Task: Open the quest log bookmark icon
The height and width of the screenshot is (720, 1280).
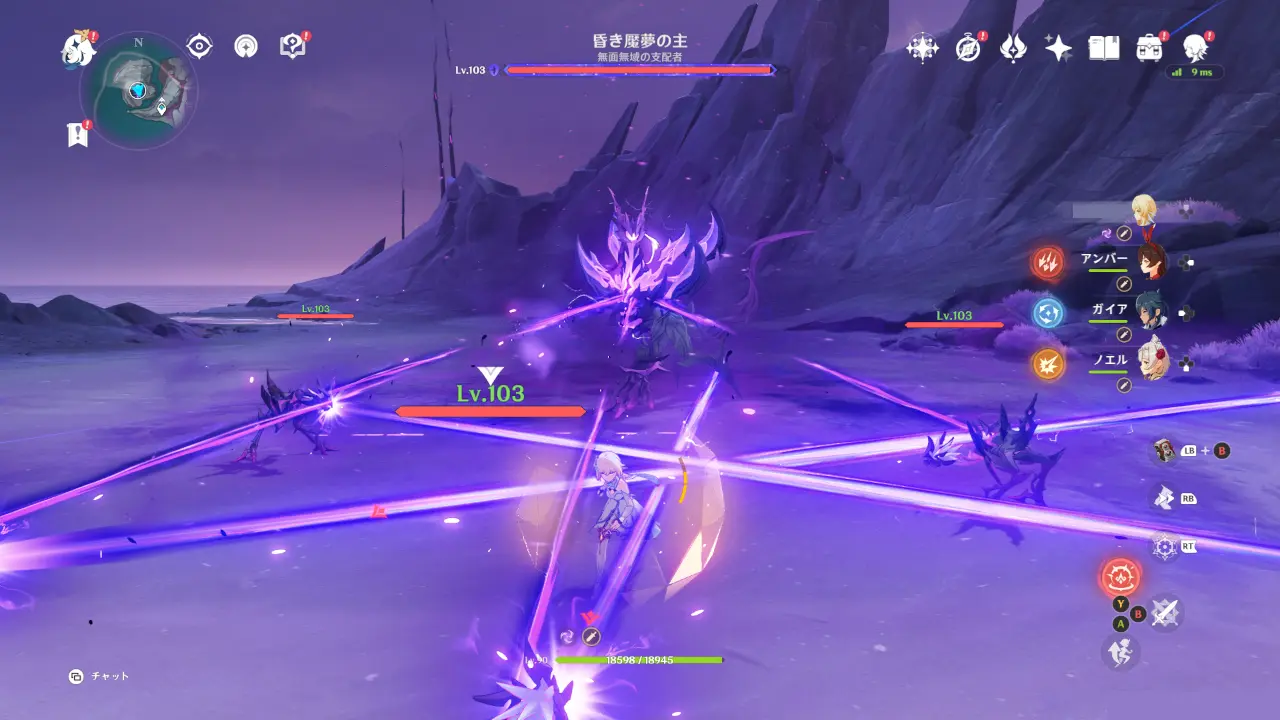Action: click(x=77, y=135)
